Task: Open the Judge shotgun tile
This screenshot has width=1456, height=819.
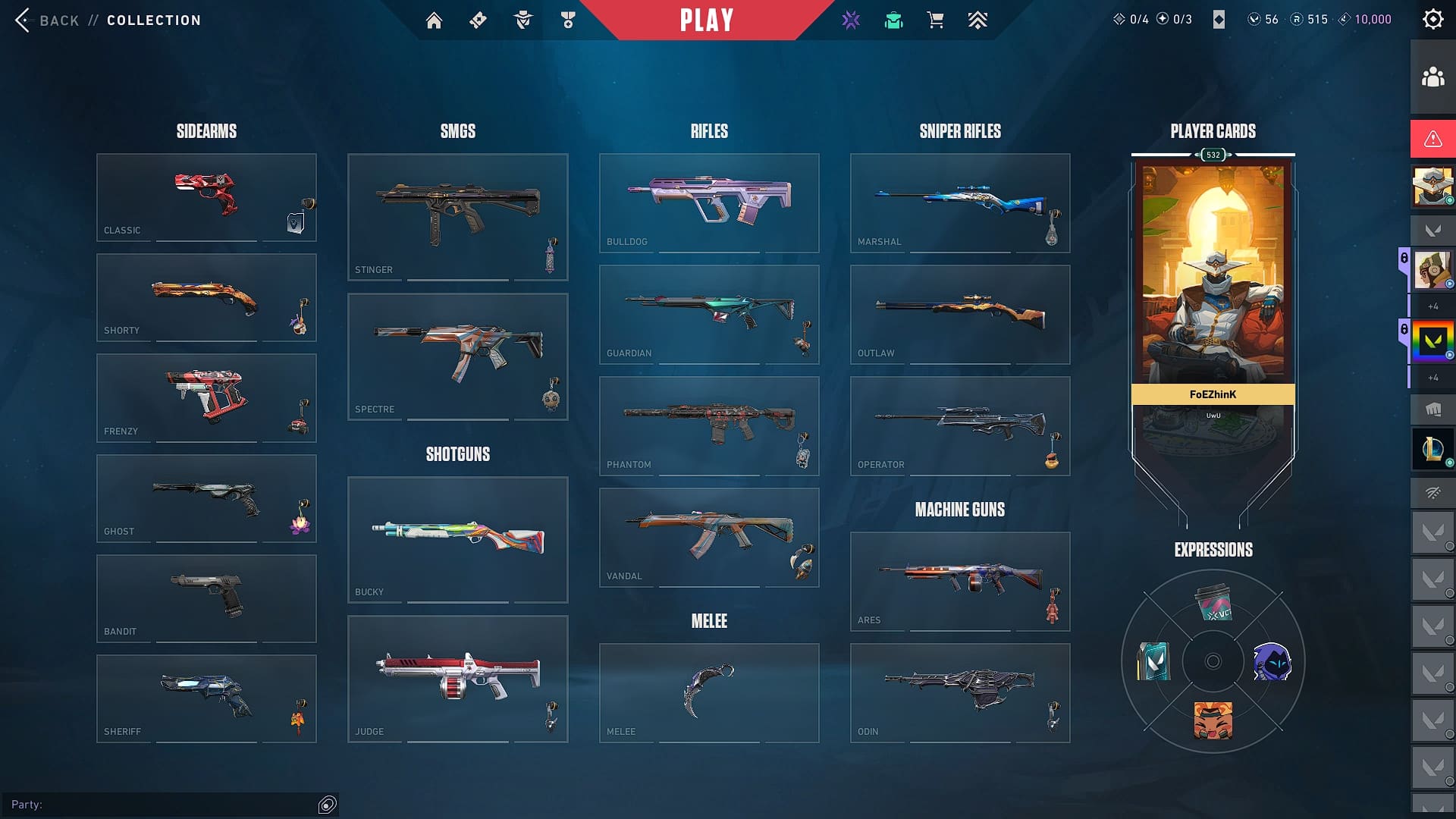Action: coord(457,679)
